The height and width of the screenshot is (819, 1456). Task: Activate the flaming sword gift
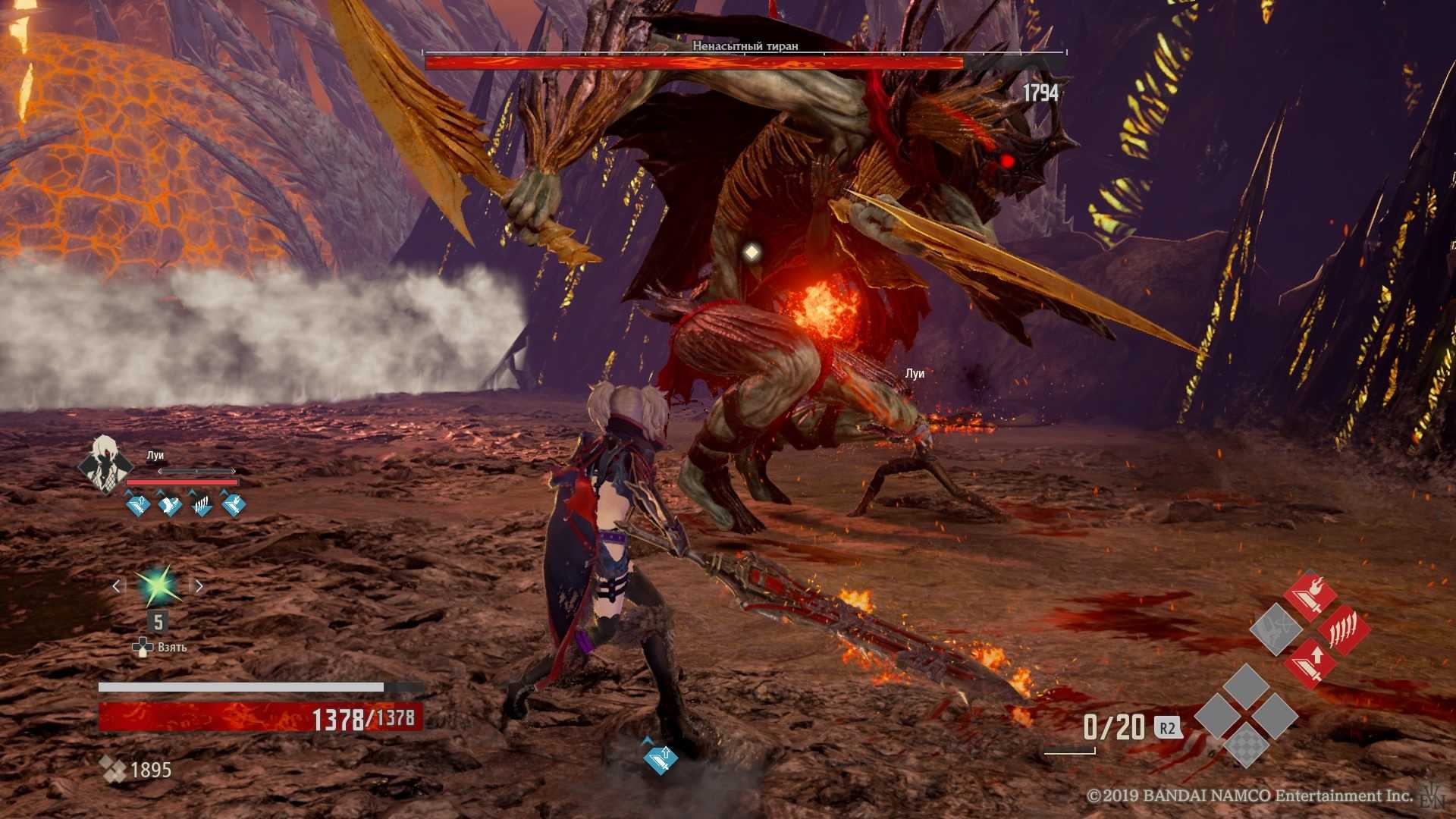(1310, 596)
